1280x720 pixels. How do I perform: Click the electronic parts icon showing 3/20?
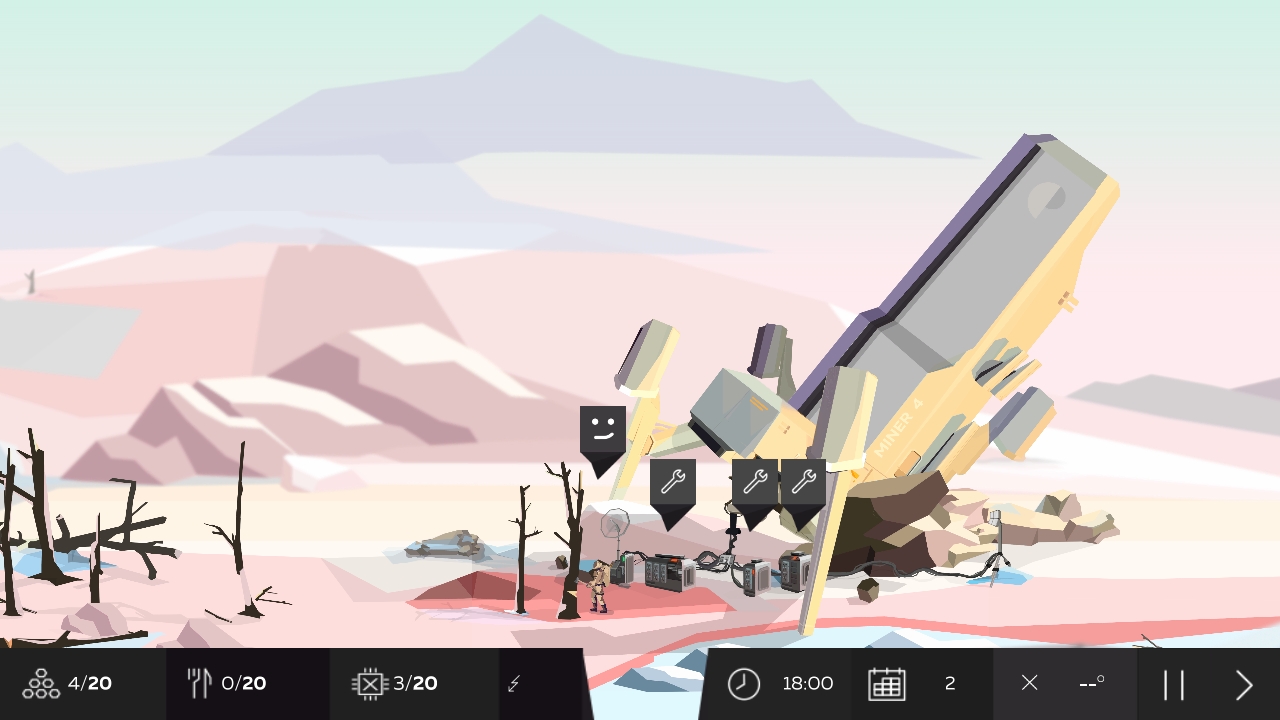click(369, 683)
